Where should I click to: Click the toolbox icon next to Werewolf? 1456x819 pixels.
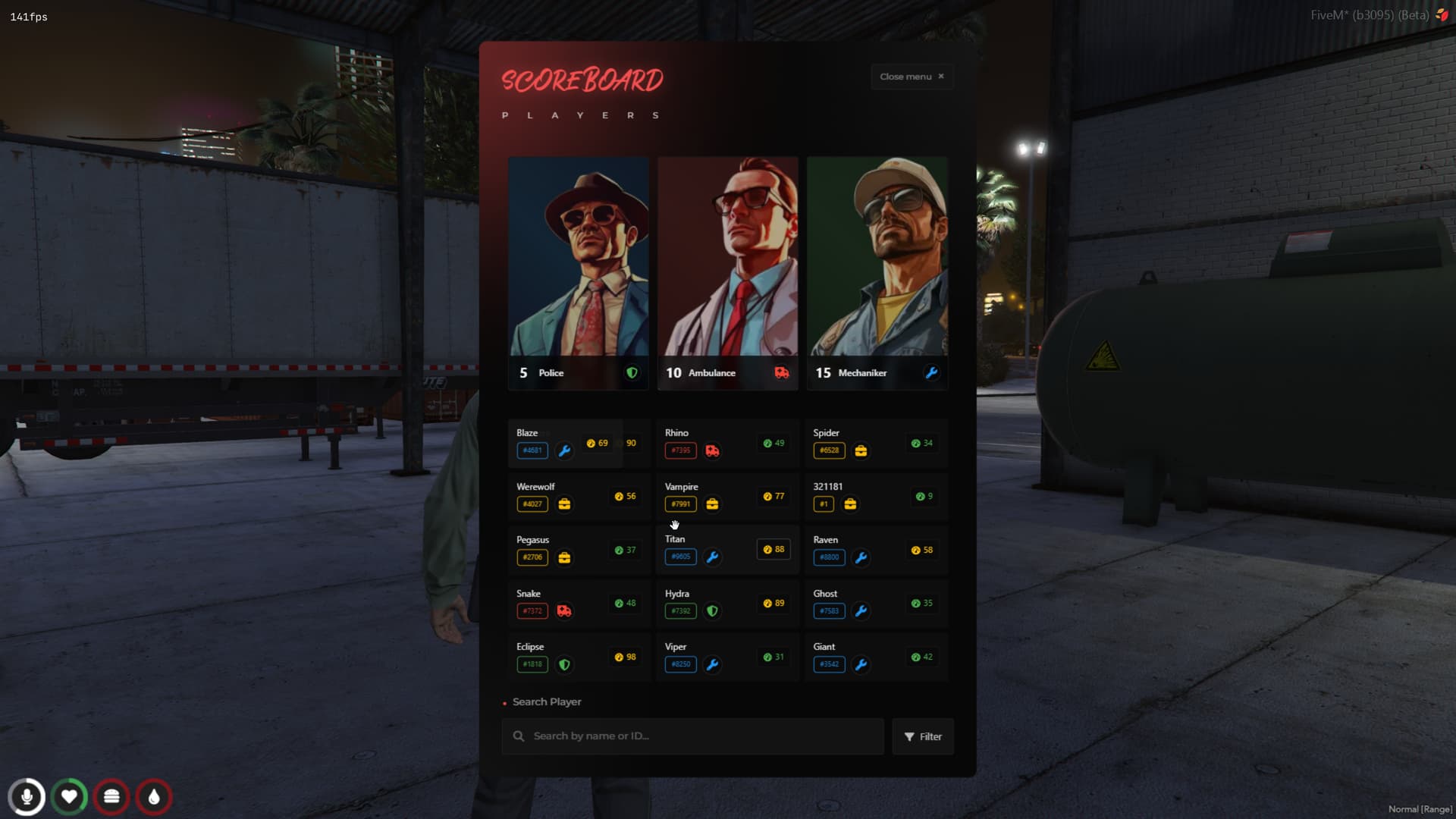pyautogui.click(x=564, y=504)
